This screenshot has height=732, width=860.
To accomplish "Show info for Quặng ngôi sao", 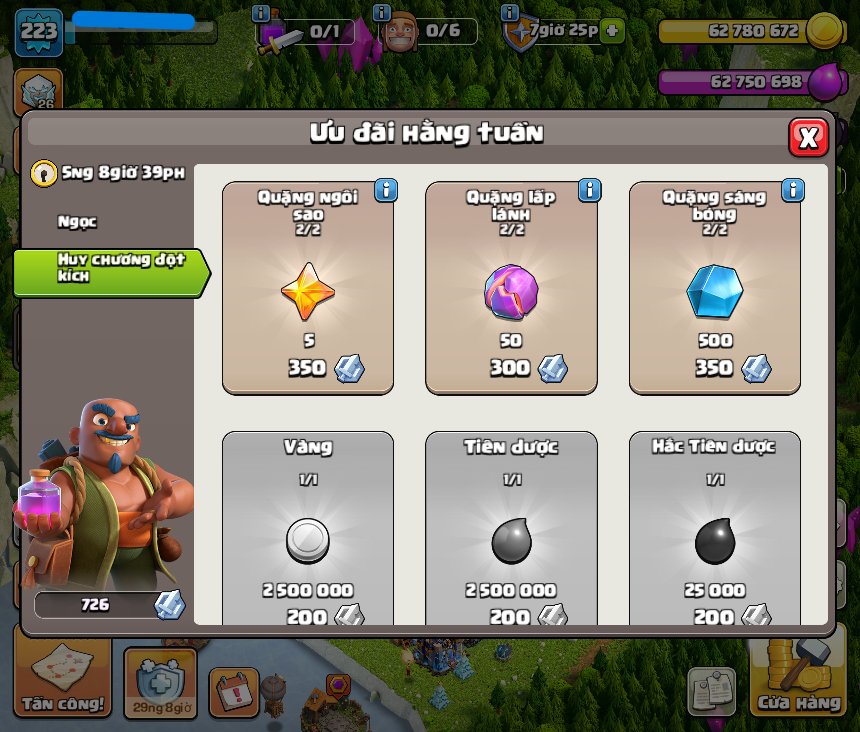I will 386,190.
